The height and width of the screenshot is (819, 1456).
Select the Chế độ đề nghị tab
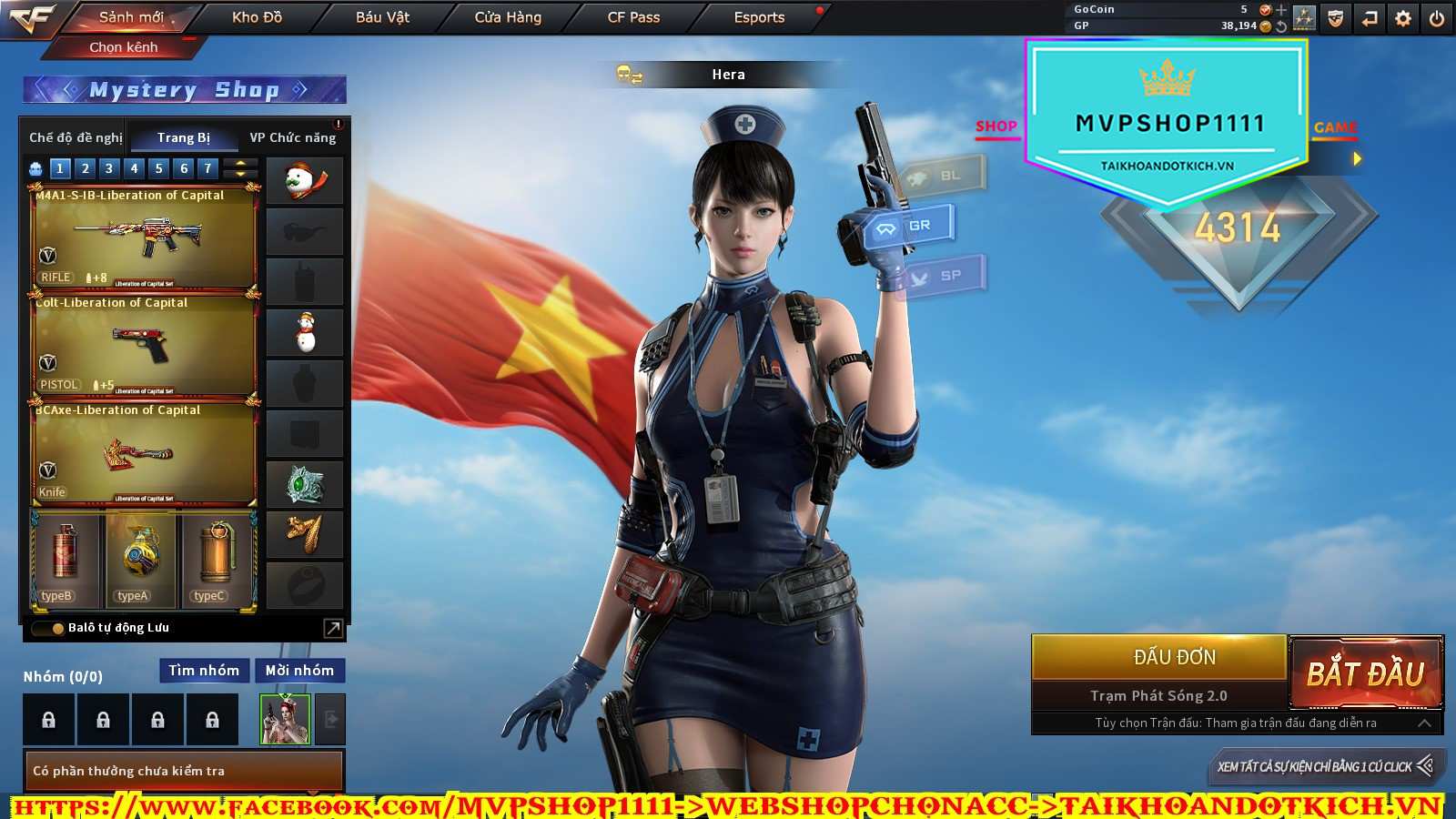76,137
